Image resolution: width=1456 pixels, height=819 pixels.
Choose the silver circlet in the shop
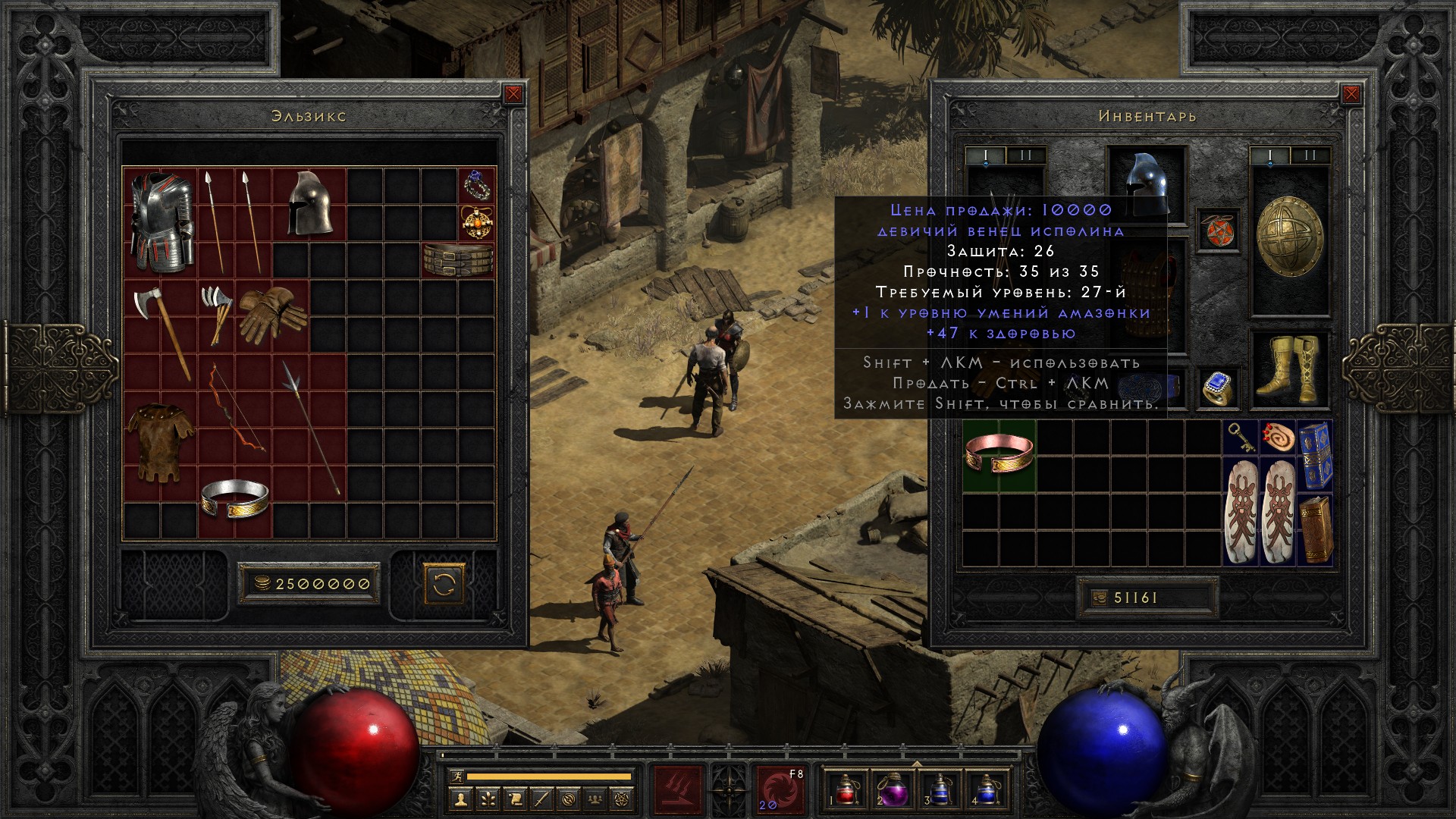click(x=235, y=498)
